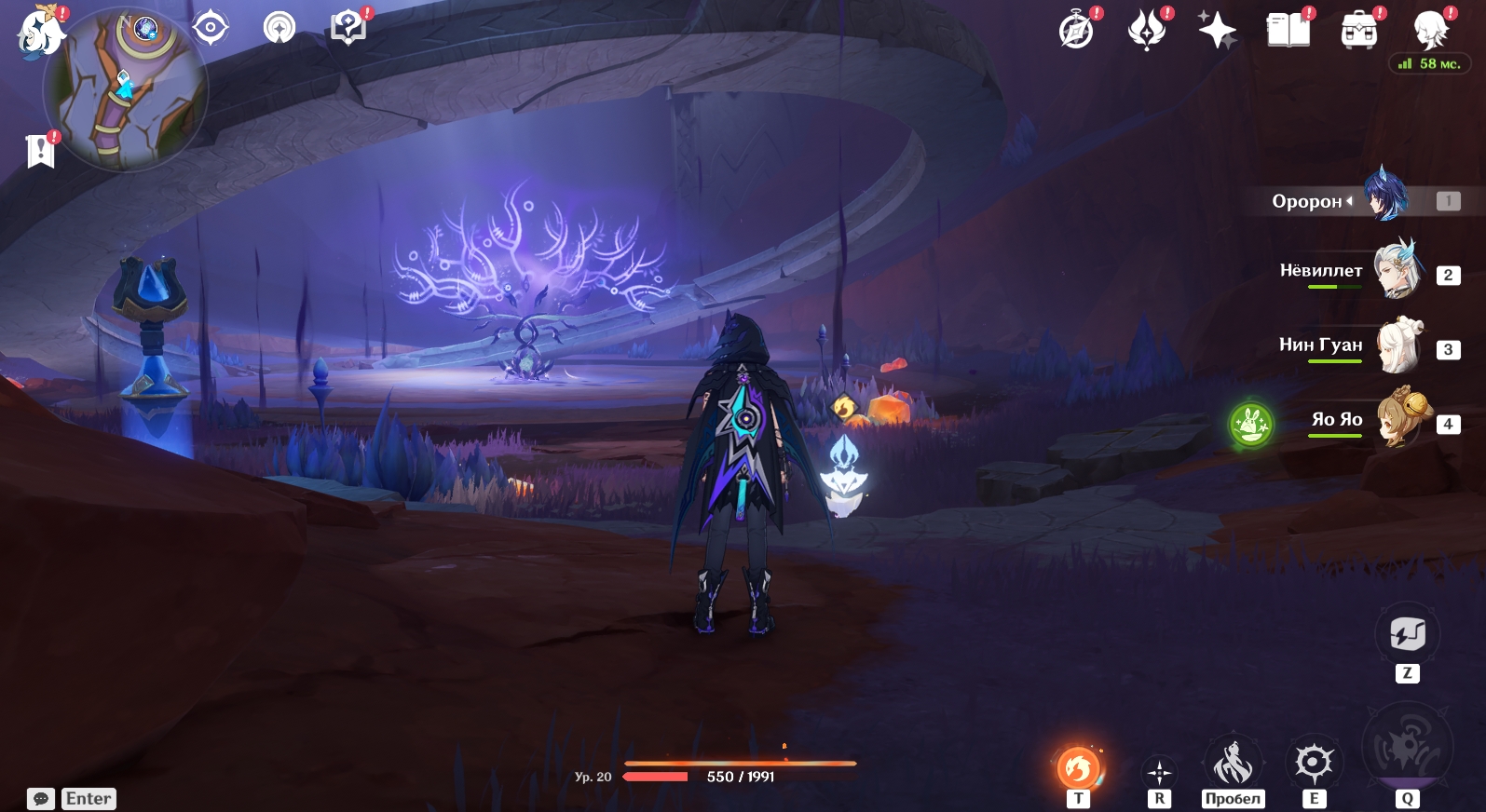Open the chat speech bubble button

point(41,799)
